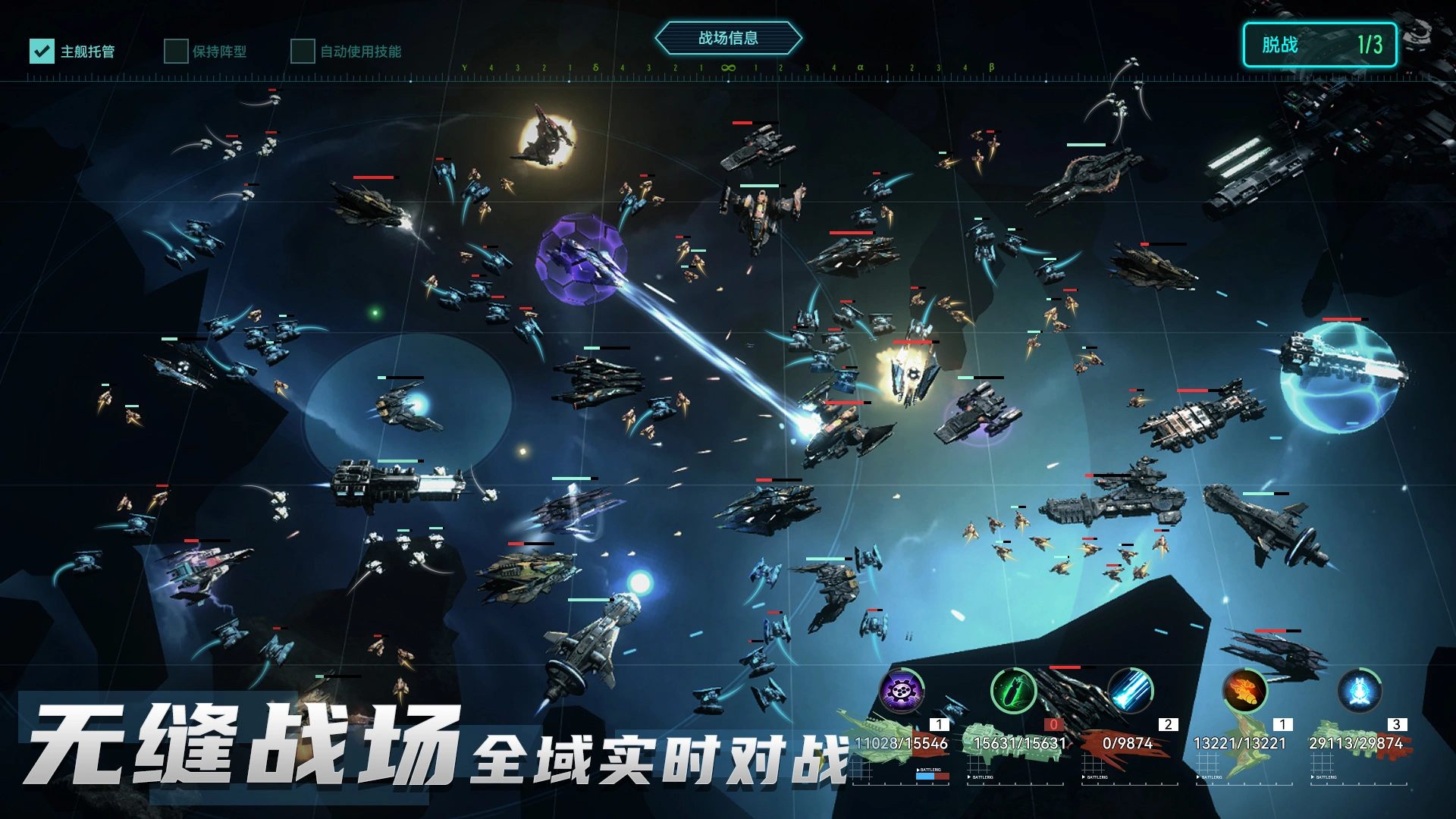Click the destroyed red fleet icon showing 0/9874

pyautogui.click(x=1128, y=743)
